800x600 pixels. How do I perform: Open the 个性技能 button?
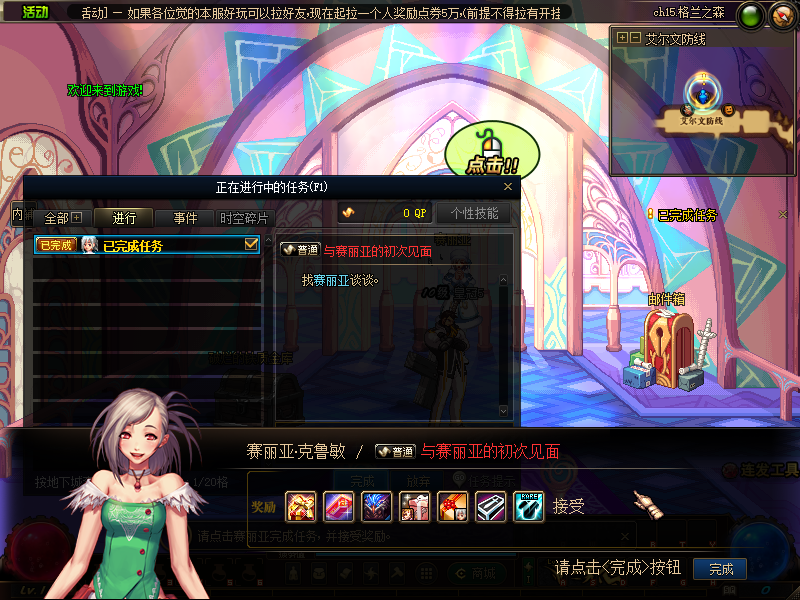(474, 213)
